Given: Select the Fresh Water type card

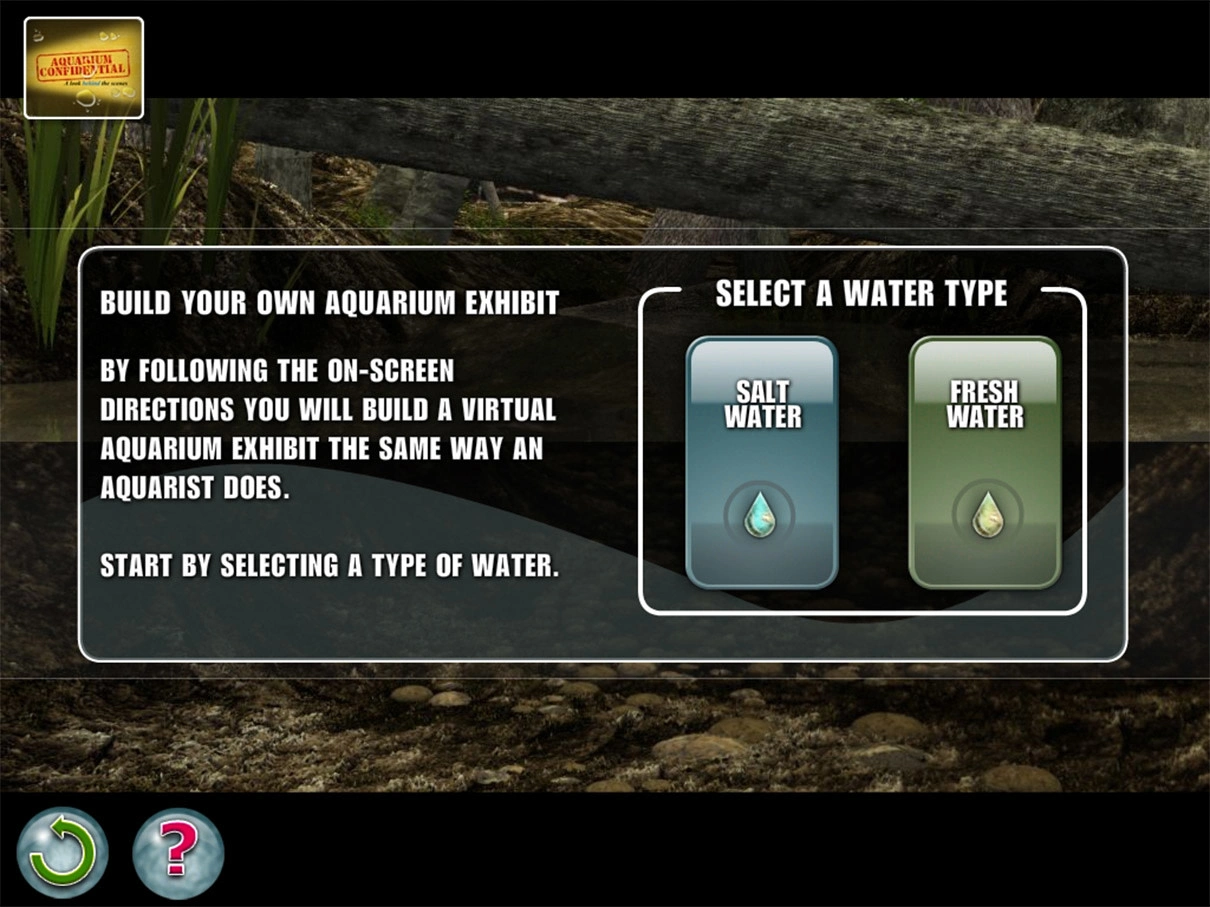Looking at the screenshot, I should point(984,462).
